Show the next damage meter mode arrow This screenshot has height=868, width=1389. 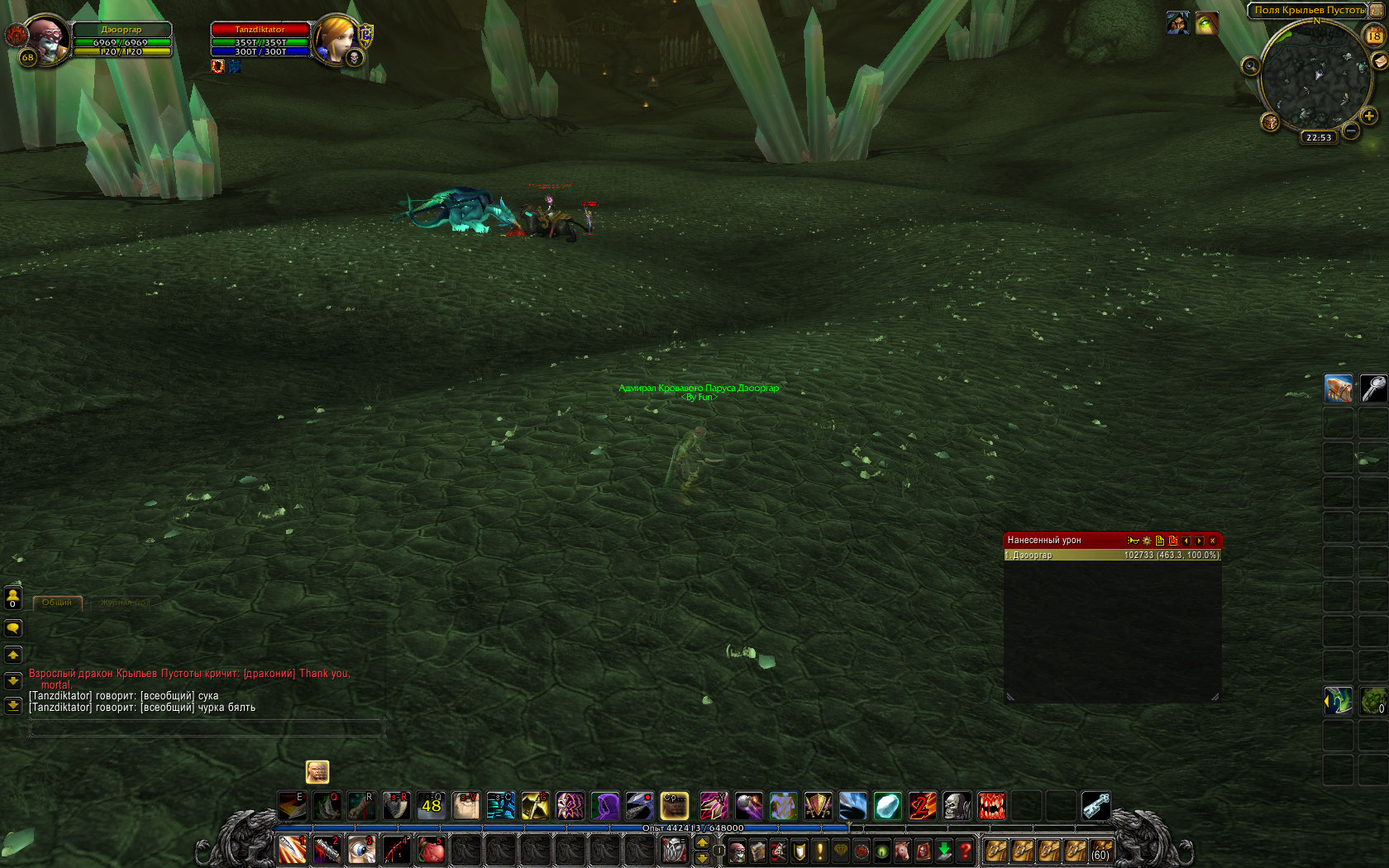[x=1200, y=541]
